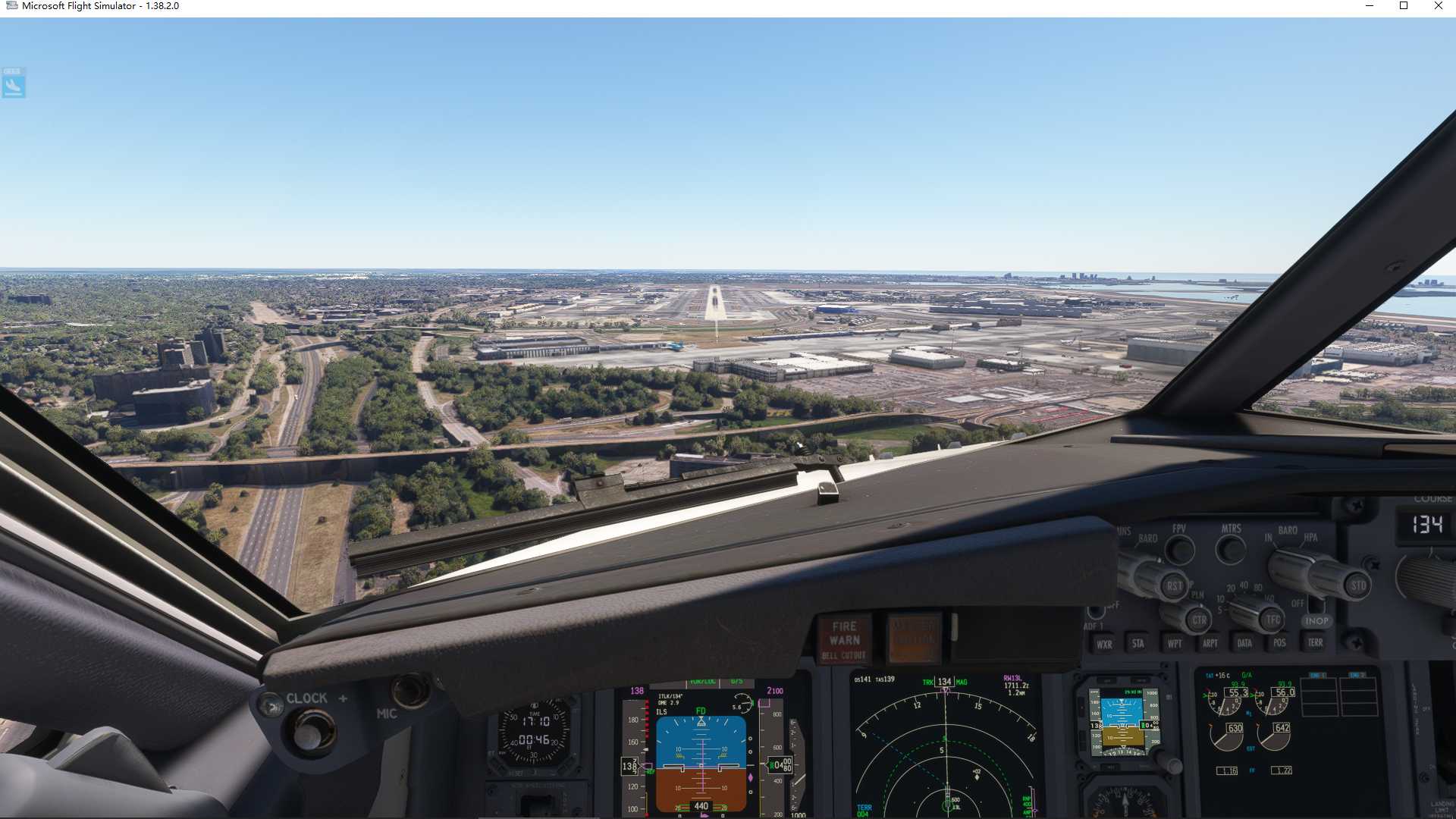
Task: Enable the TERR terrain display button
Action: 1315,644
